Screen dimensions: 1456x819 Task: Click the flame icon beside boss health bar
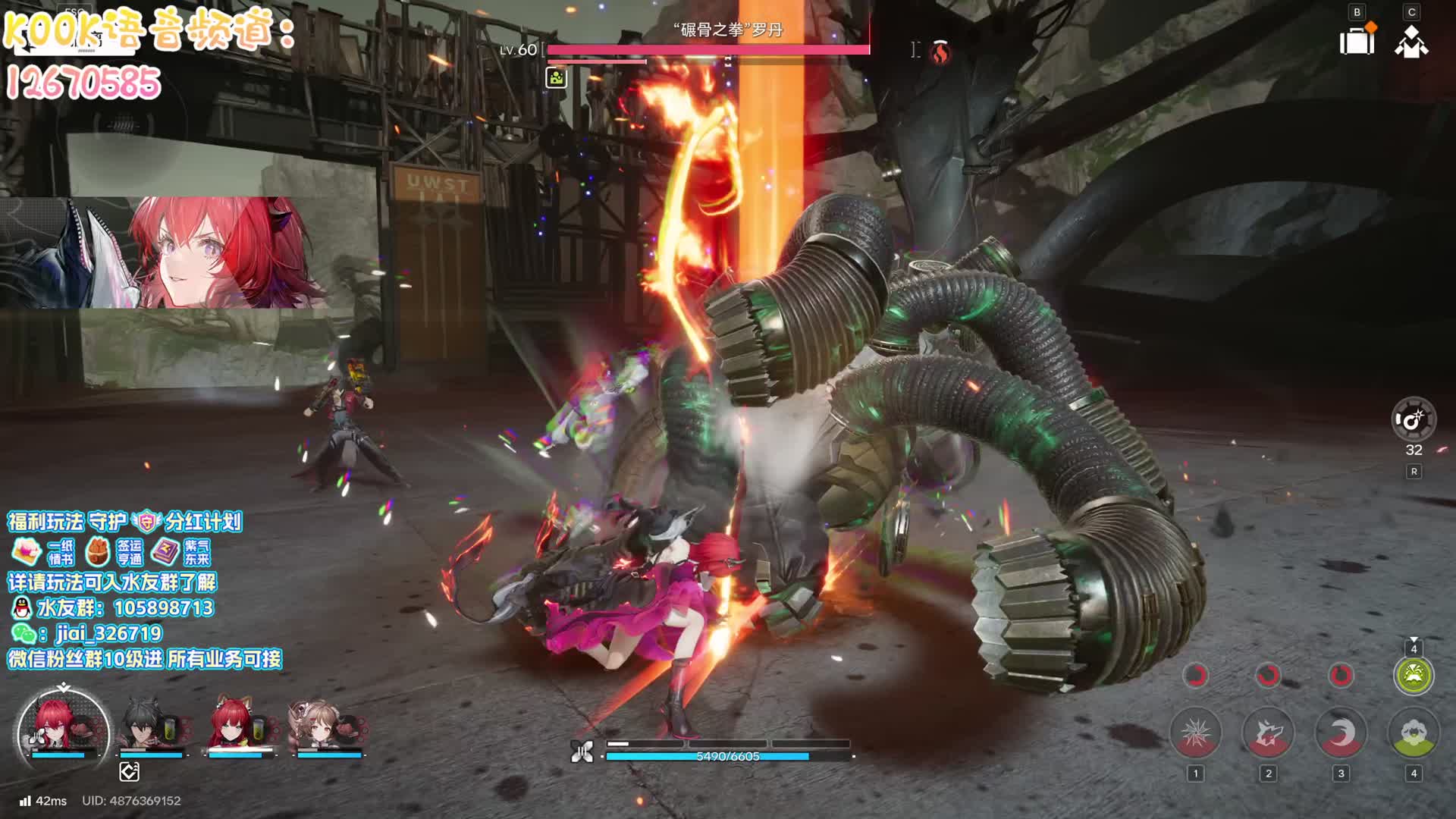[940, 52]
